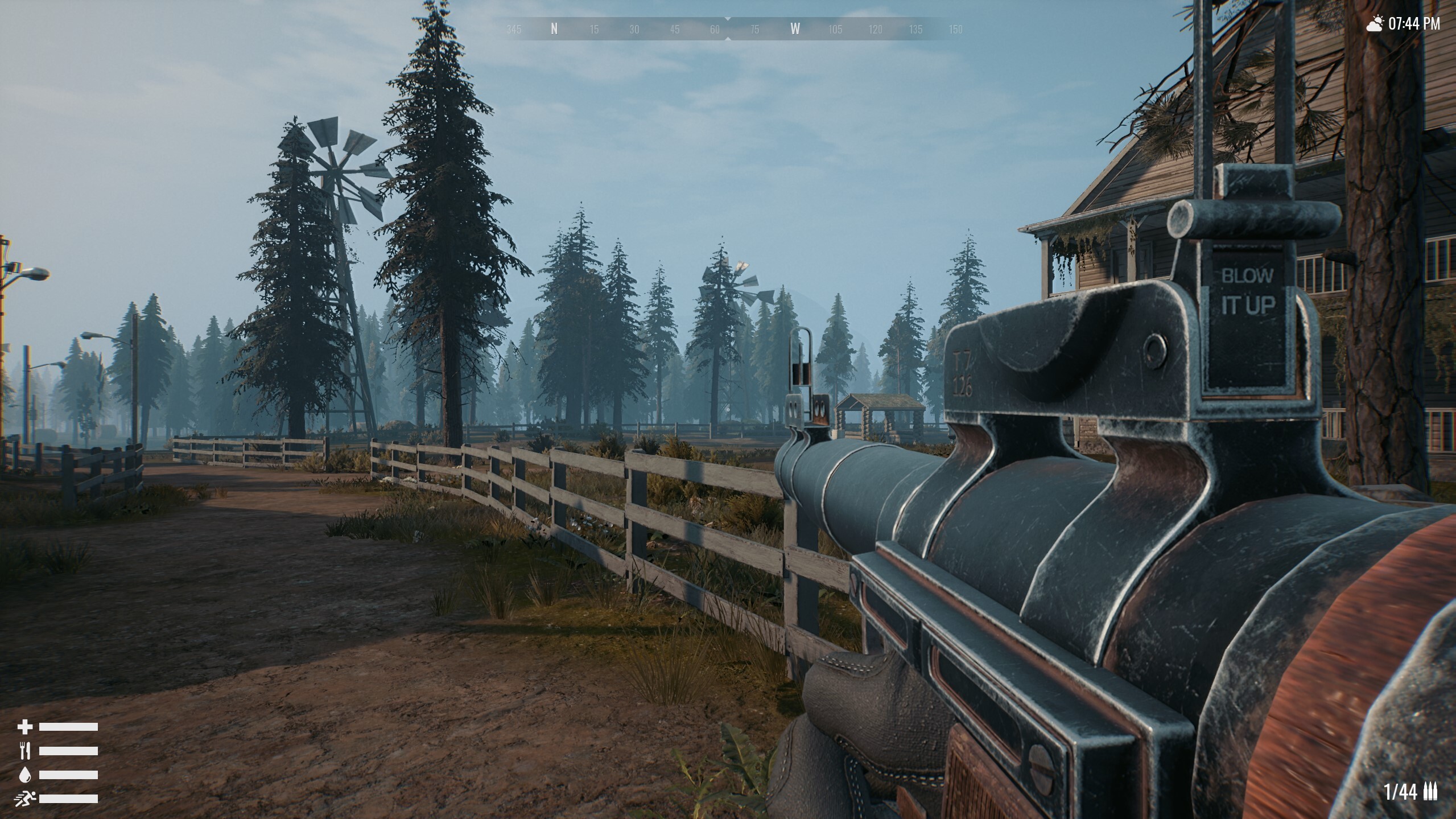Select the 120 heading on the compass
Image resolution: width=1456 pixels, height=819 pixels.
[x=876, y=30]
